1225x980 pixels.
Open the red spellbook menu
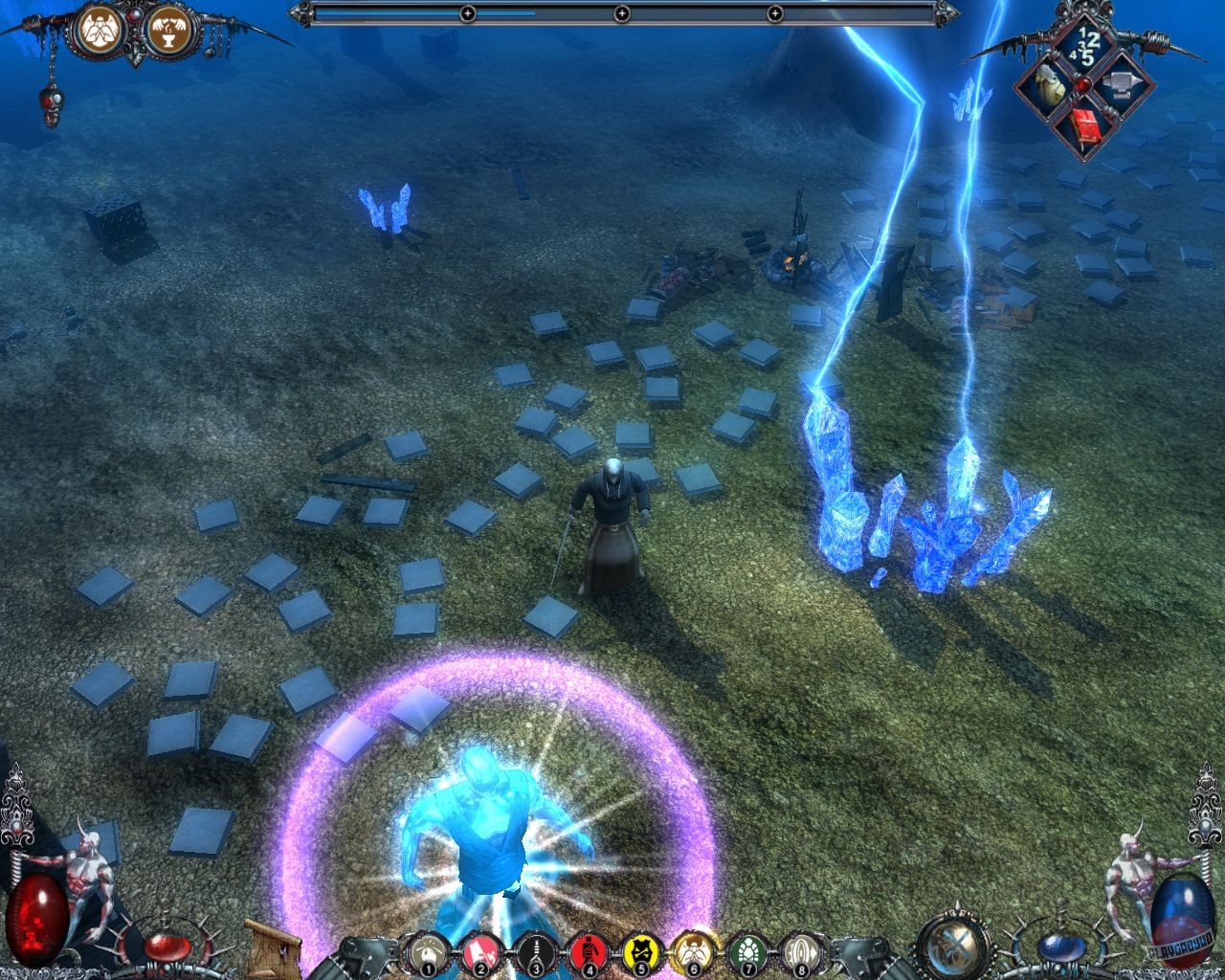(1085, 124)
